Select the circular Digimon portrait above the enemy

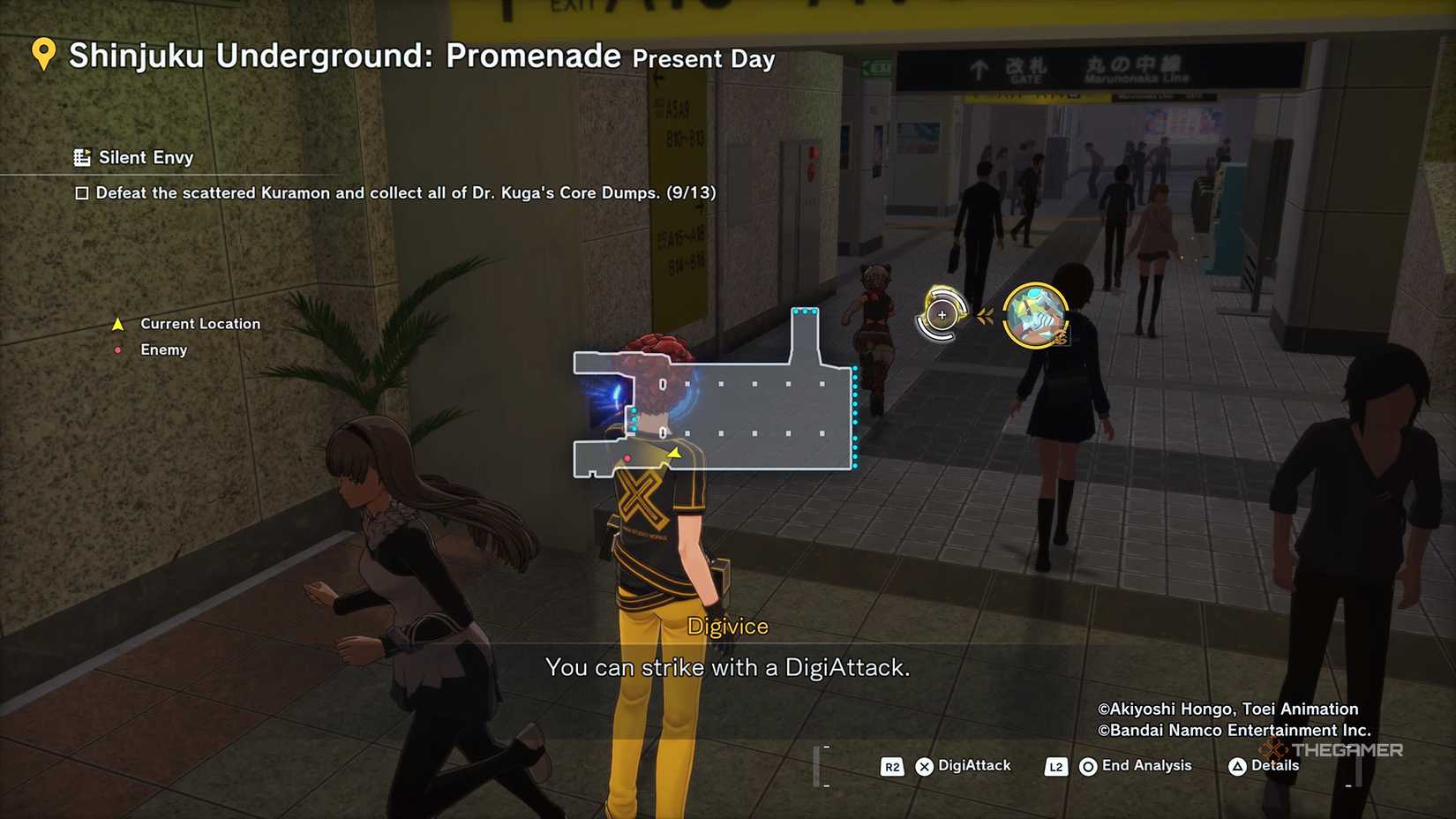point(1037,313)
